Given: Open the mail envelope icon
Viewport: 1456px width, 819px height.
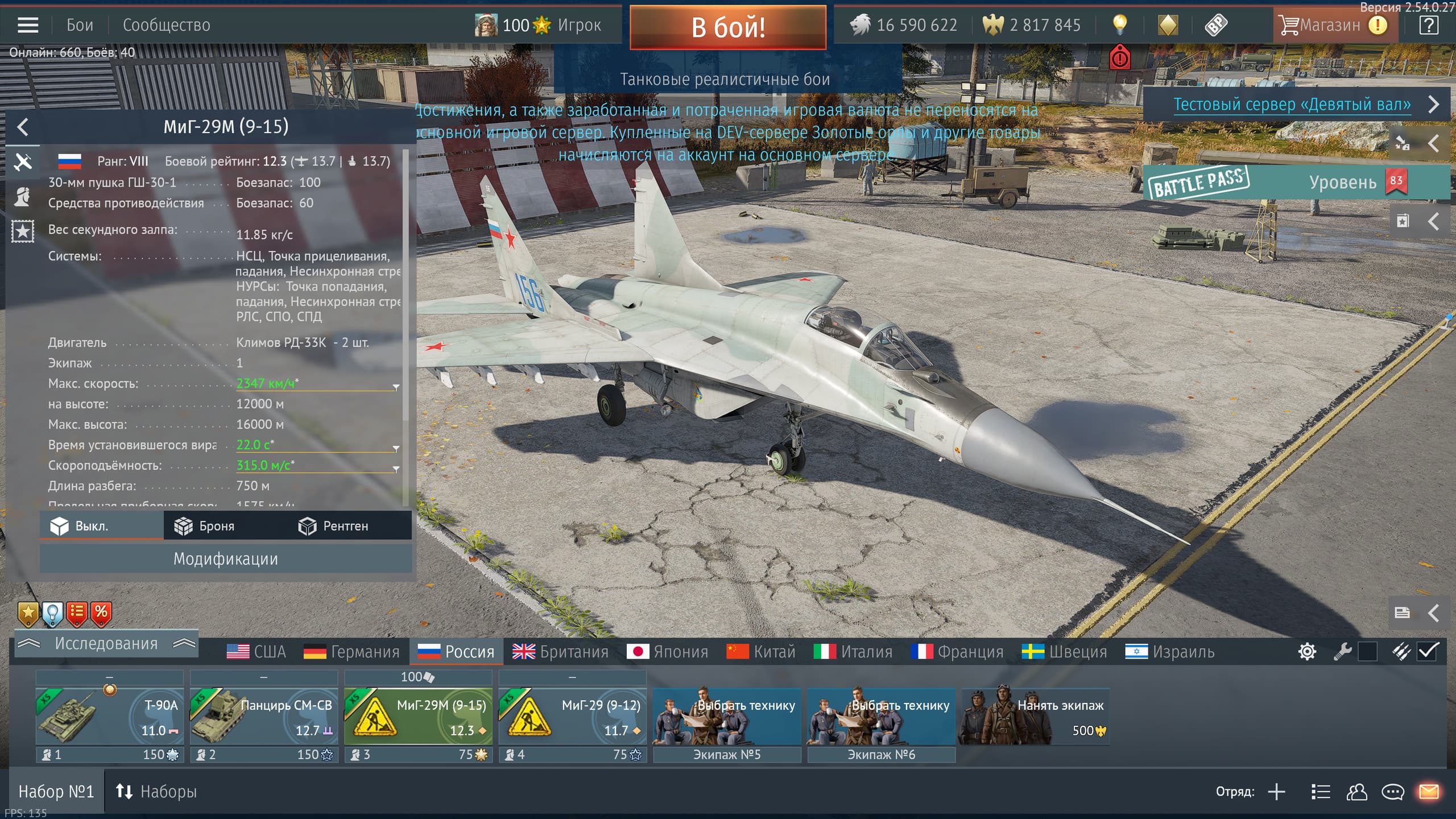Looking at the screenshot, I should pyautogui.click(x=1429, y=791).
